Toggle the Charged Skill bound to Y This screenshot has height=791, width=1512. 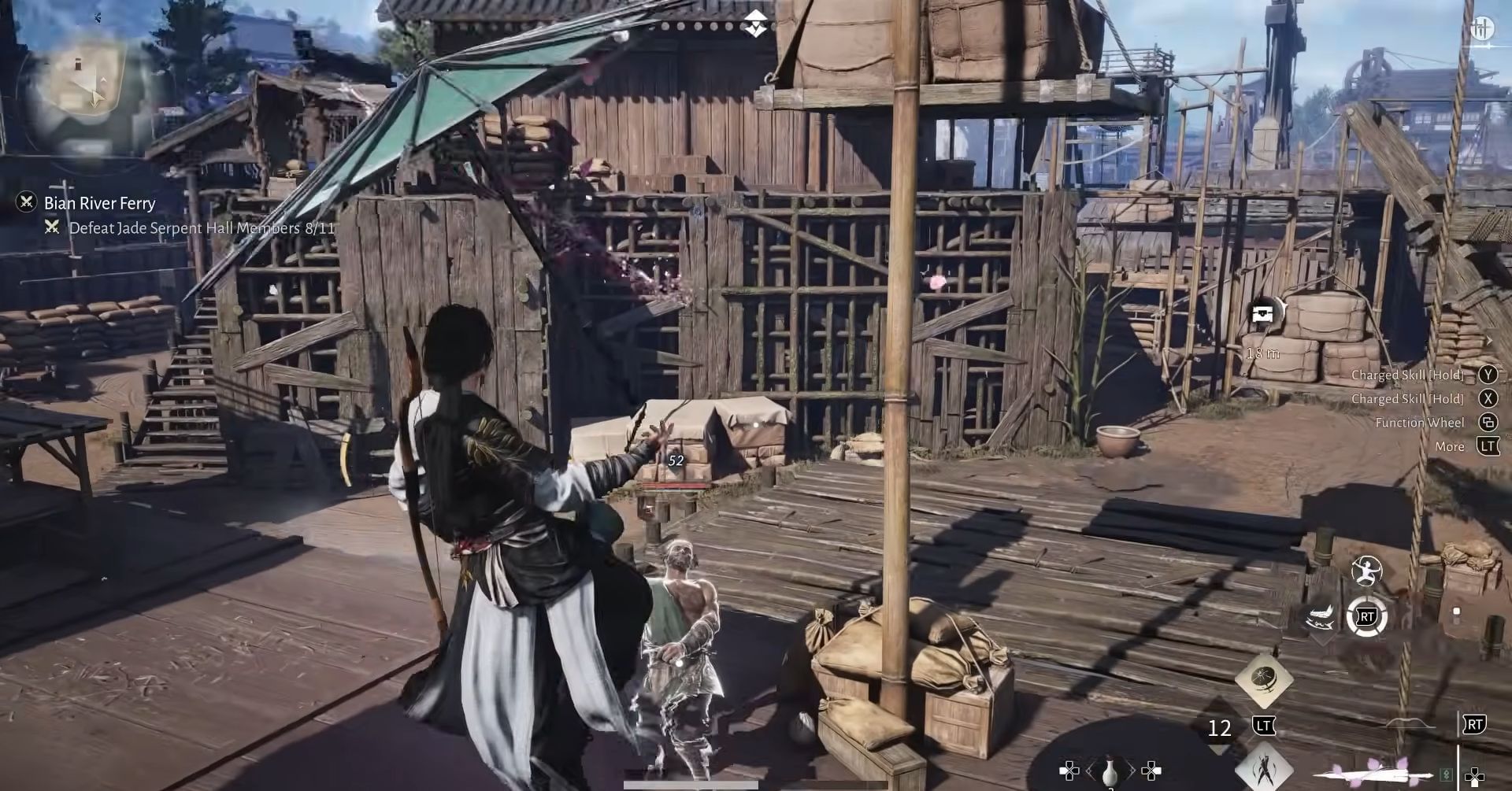pyautogui.click(x=1487, y=375)
